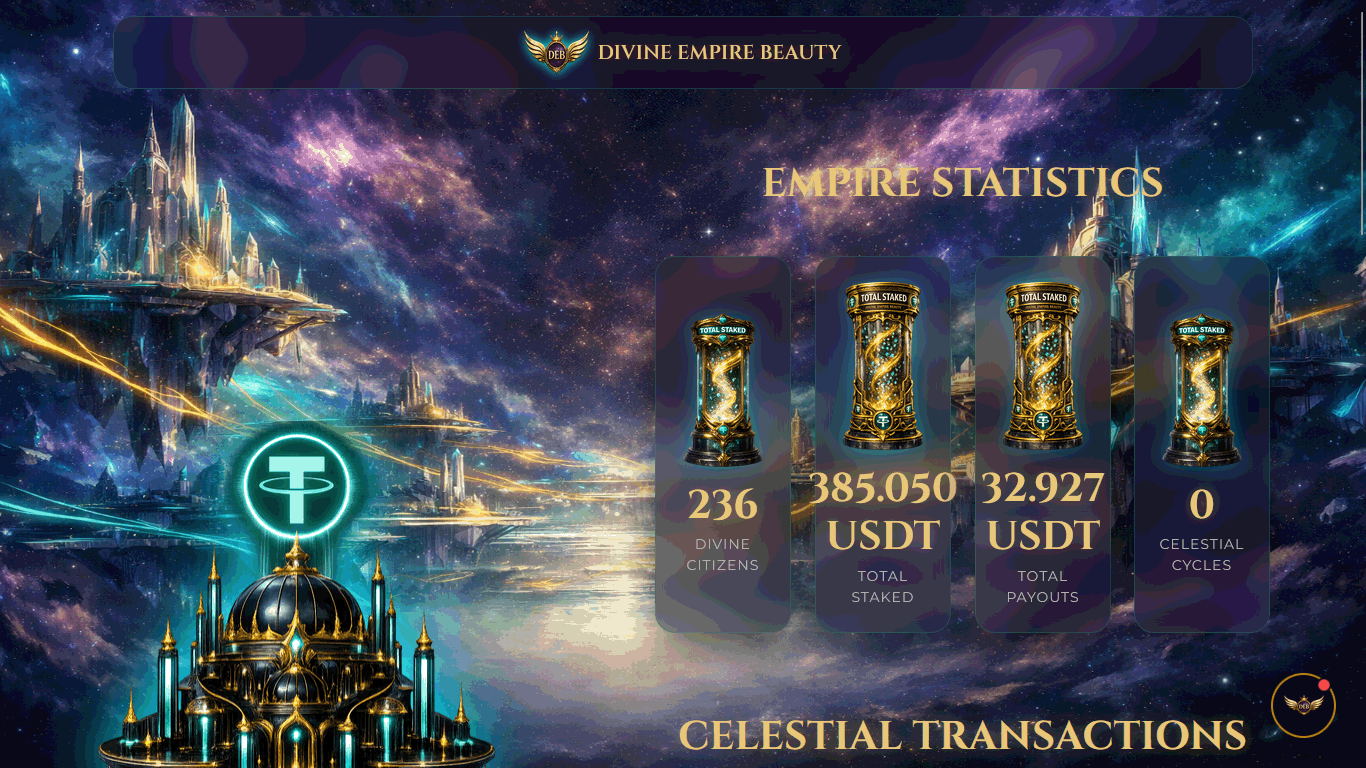
Task: Select the EMPIRE STATISTICS heading
Action: coord(963,183)
